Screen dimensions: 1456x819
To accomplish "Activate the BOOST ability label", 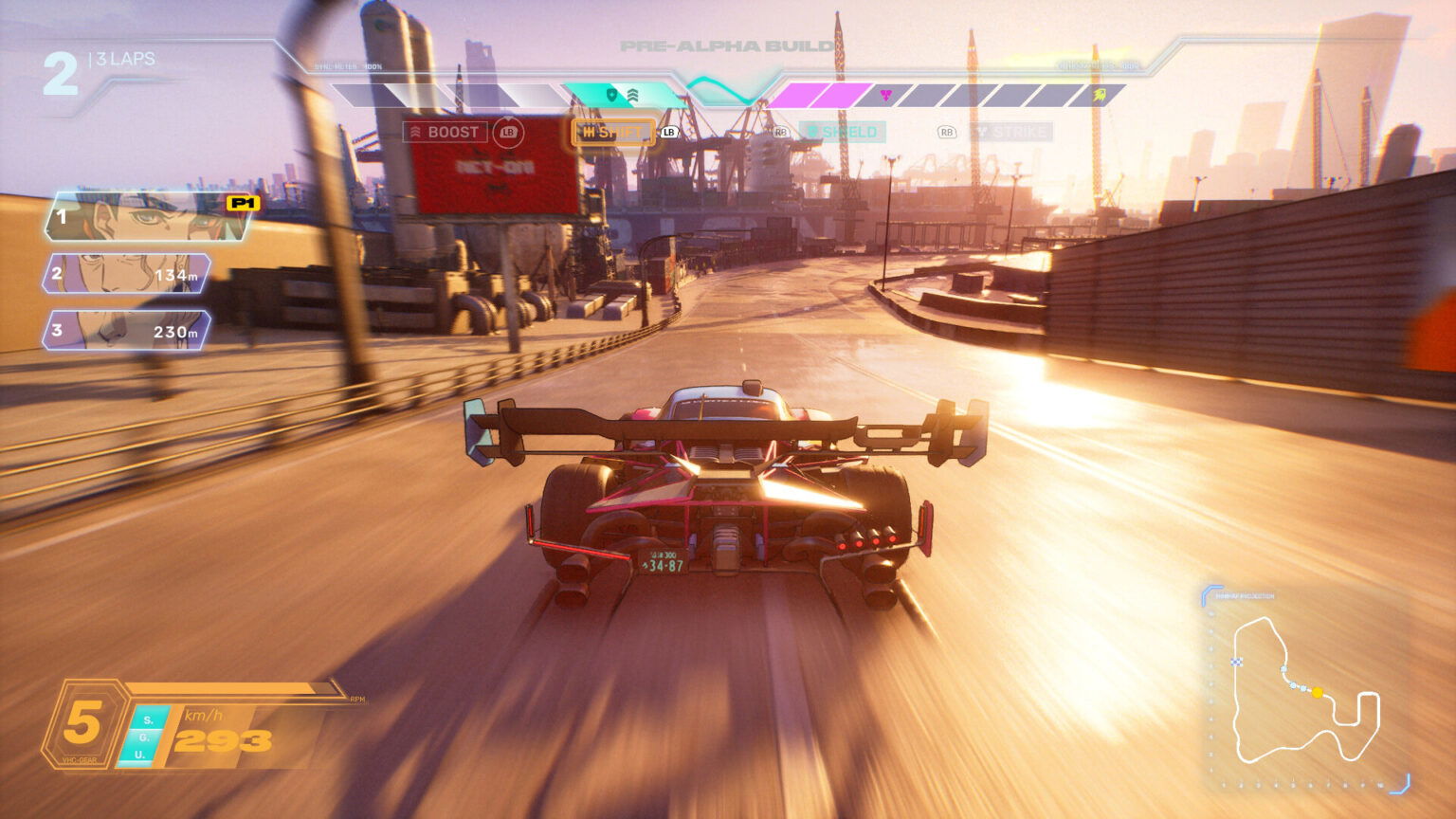I will pyautogui.click(x=446, y=132).
